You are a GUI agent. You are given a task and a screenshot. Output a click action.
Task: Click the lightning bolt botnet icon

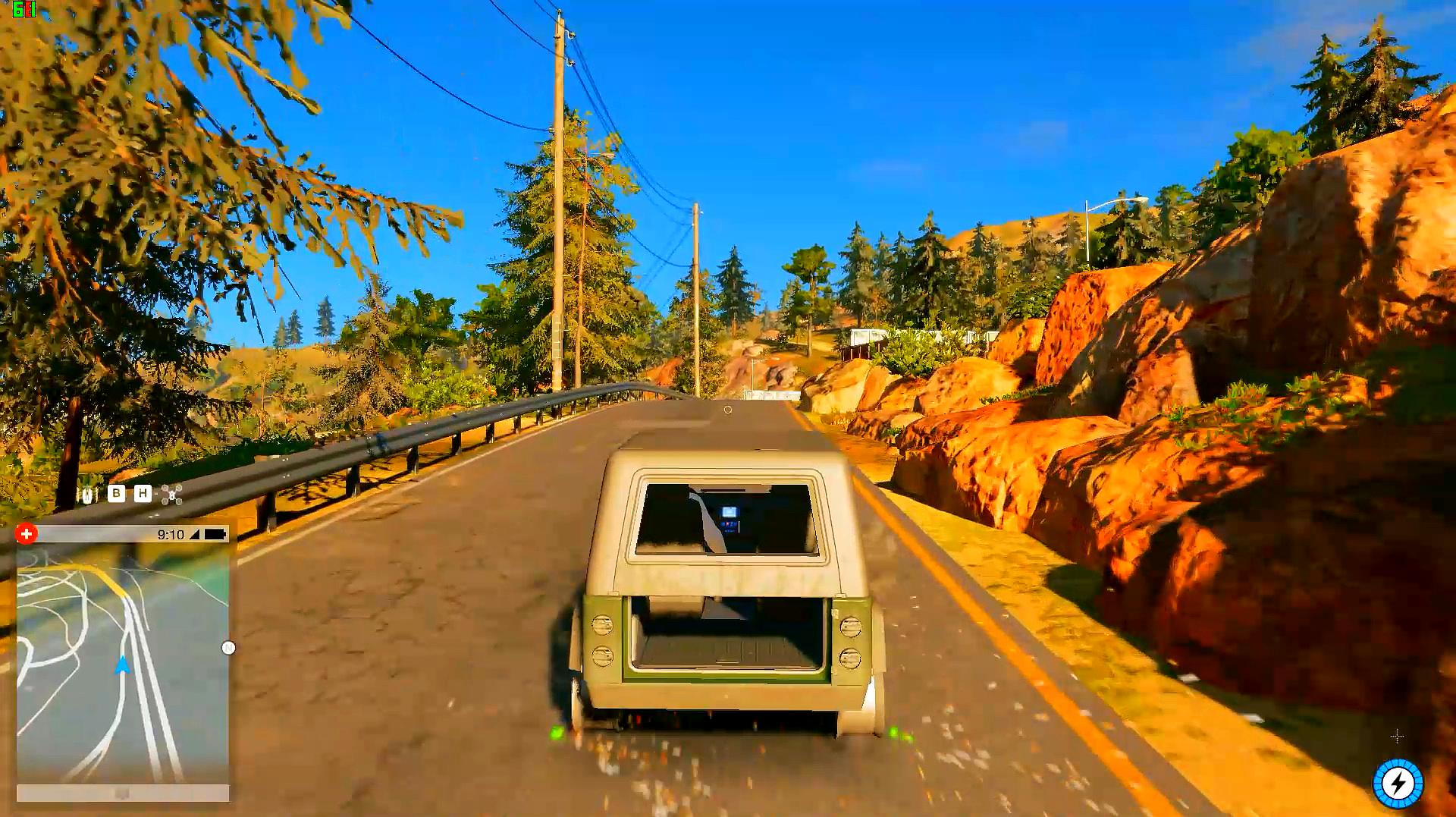pos(1398,783)
